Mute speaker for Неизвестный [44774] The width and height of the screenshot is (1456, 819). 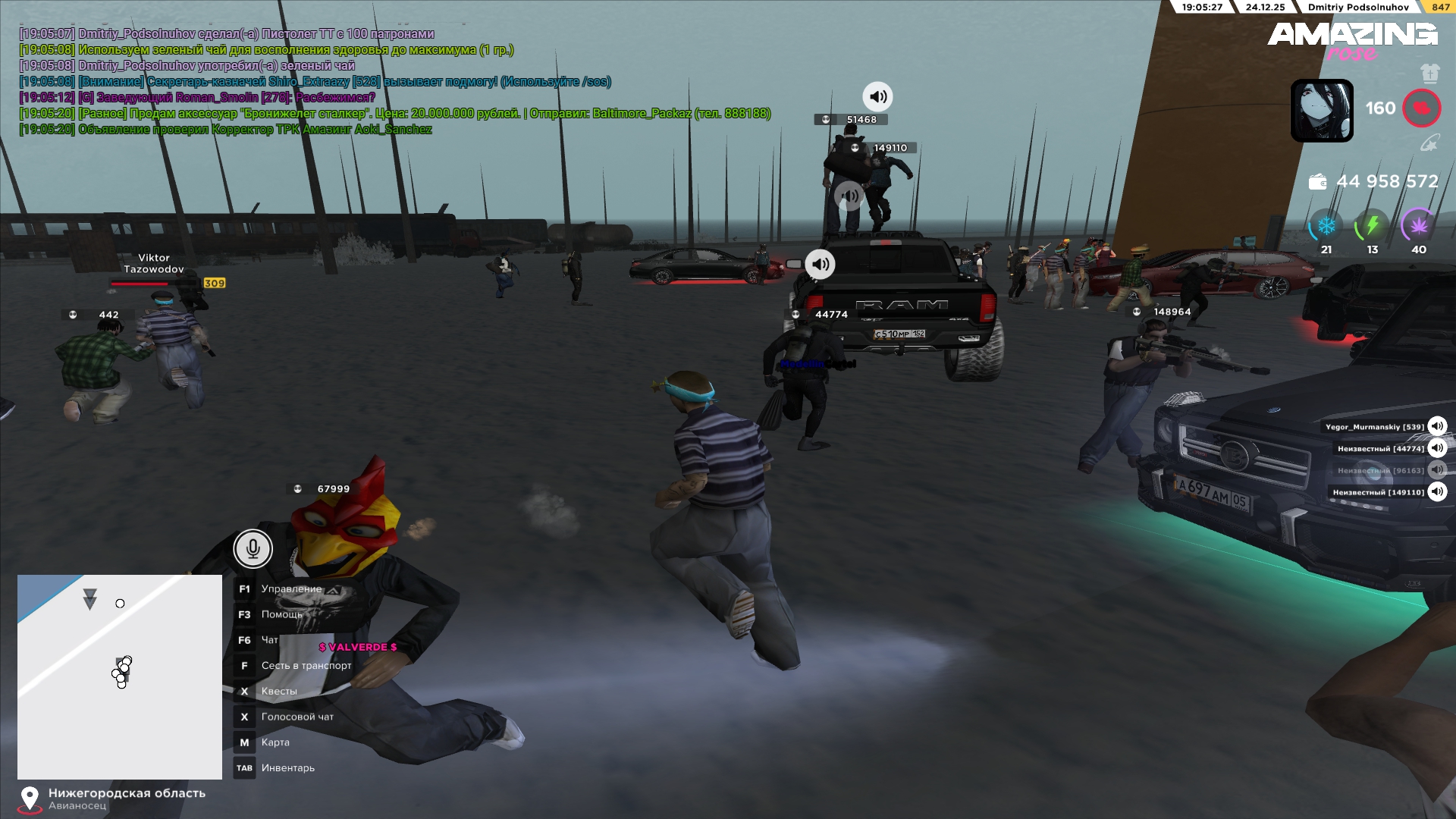(x=1437, y=448)
